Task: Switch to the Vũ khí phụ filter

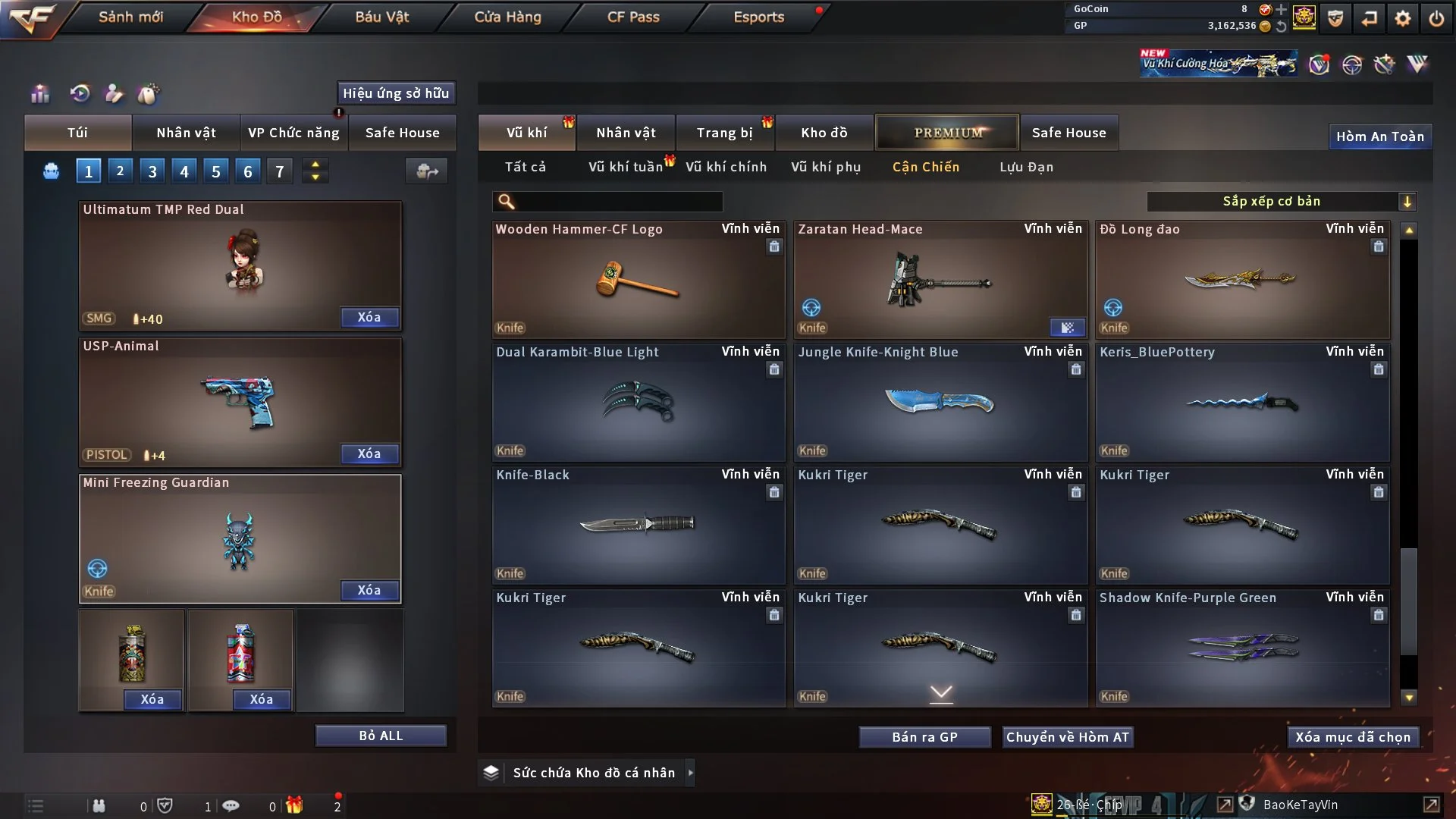Action: click(826, 167)
